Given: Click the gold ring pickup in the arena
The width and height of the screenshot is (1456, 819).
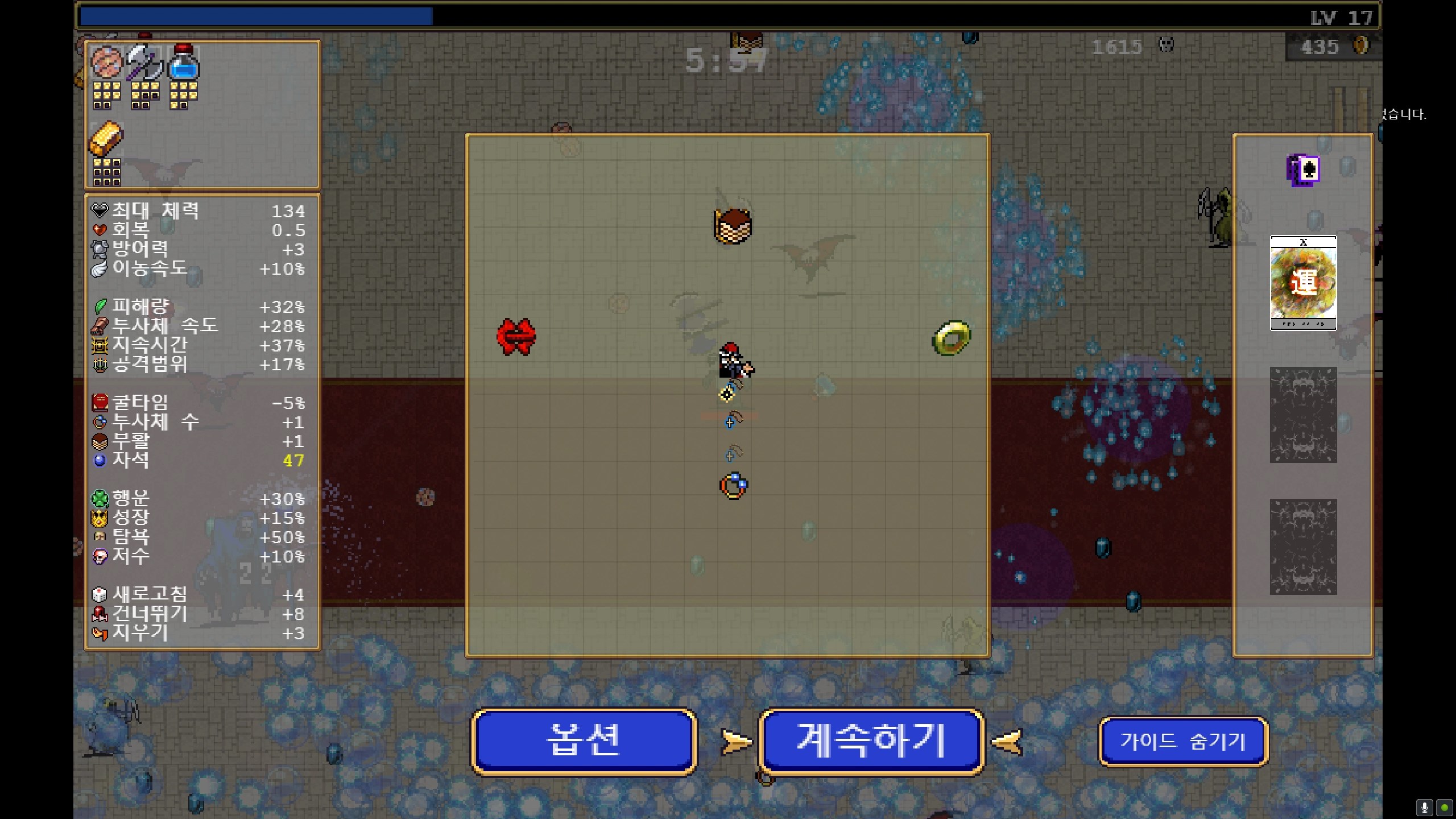Looking at the screenshot, I should pos(952,337).
